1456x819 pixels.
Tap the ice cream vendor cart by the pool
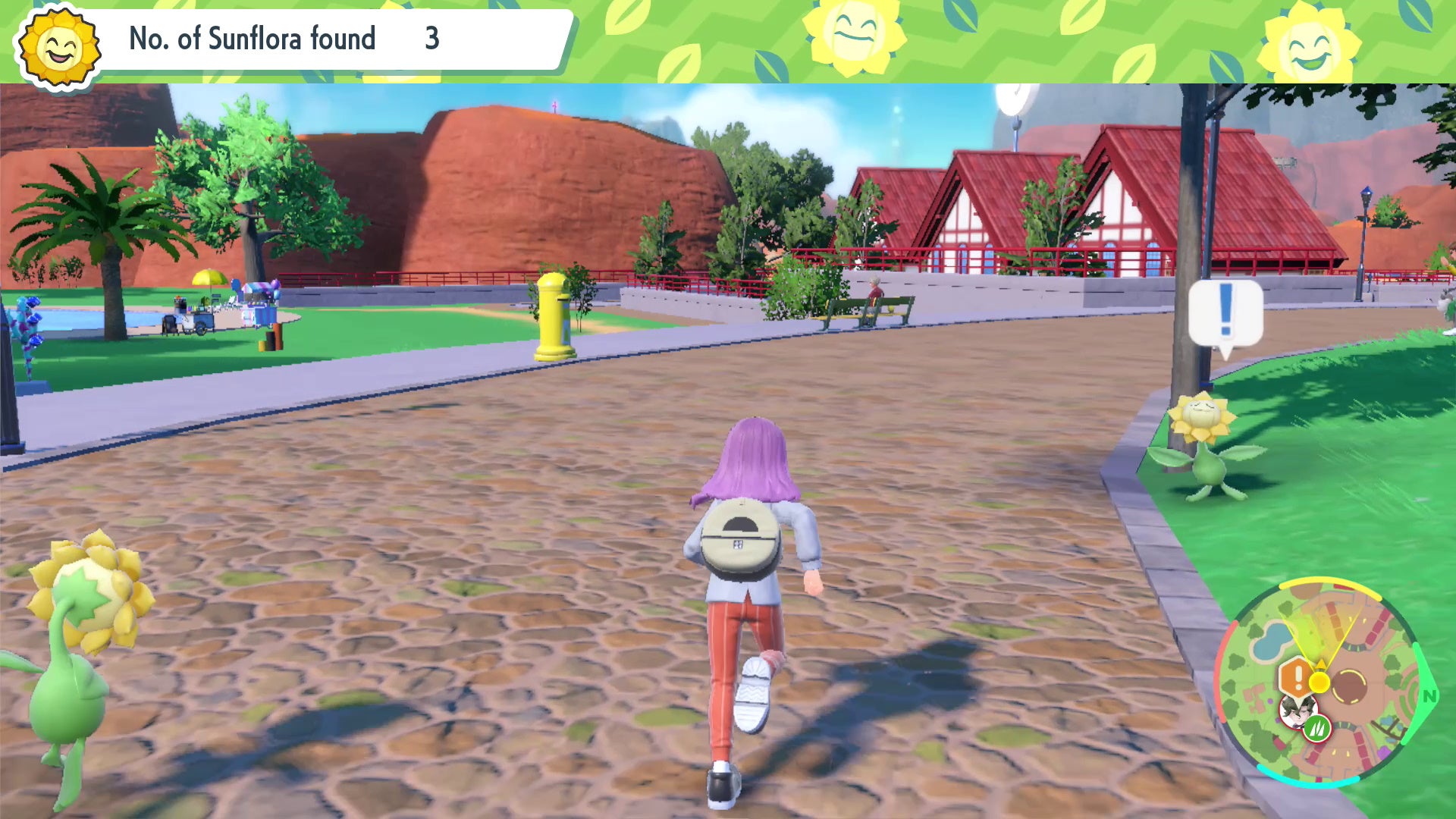click(x=196, y=321)
